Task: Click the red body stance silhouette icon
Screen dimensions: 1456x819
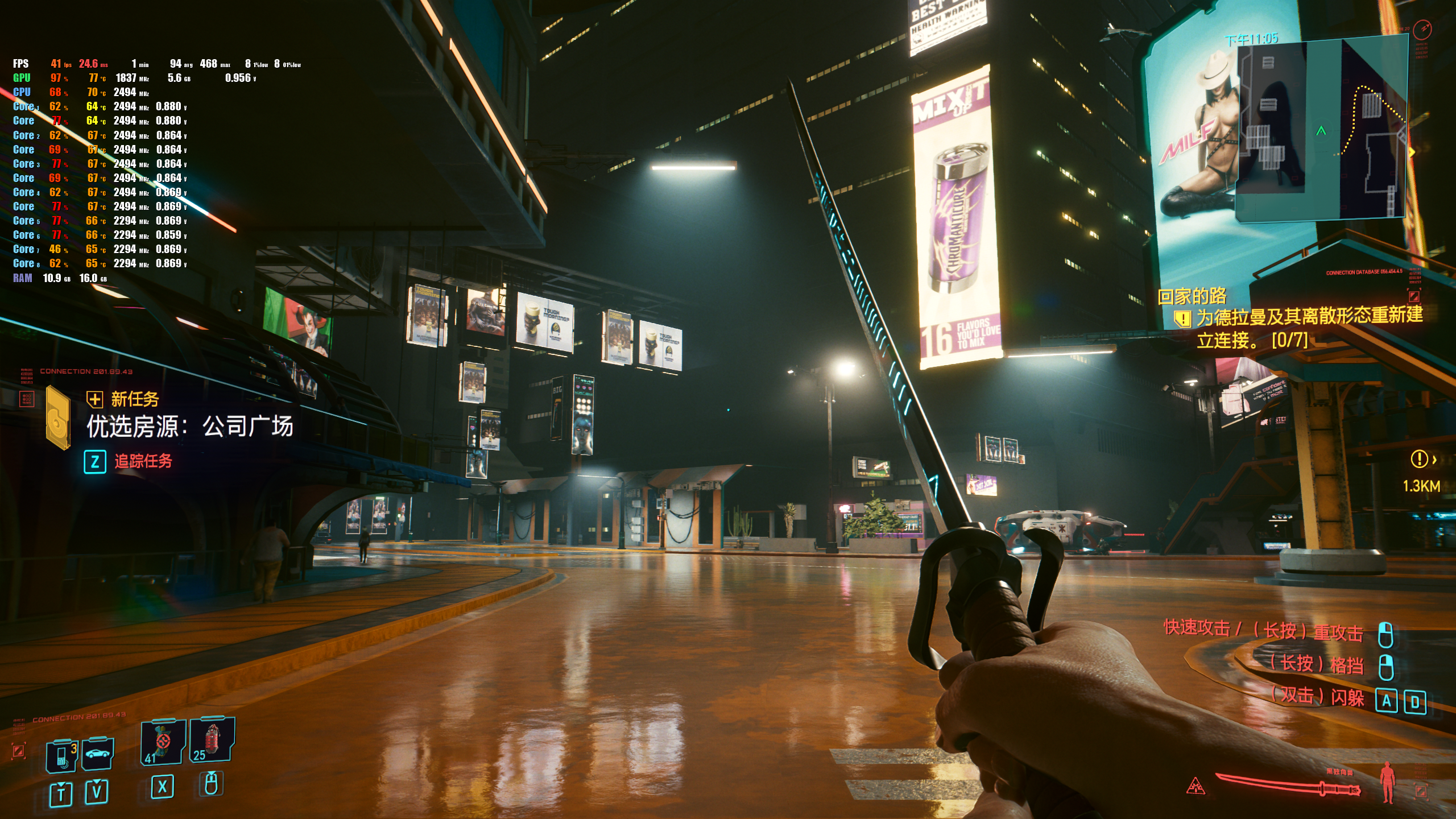Action: (x=1388, y=783)
